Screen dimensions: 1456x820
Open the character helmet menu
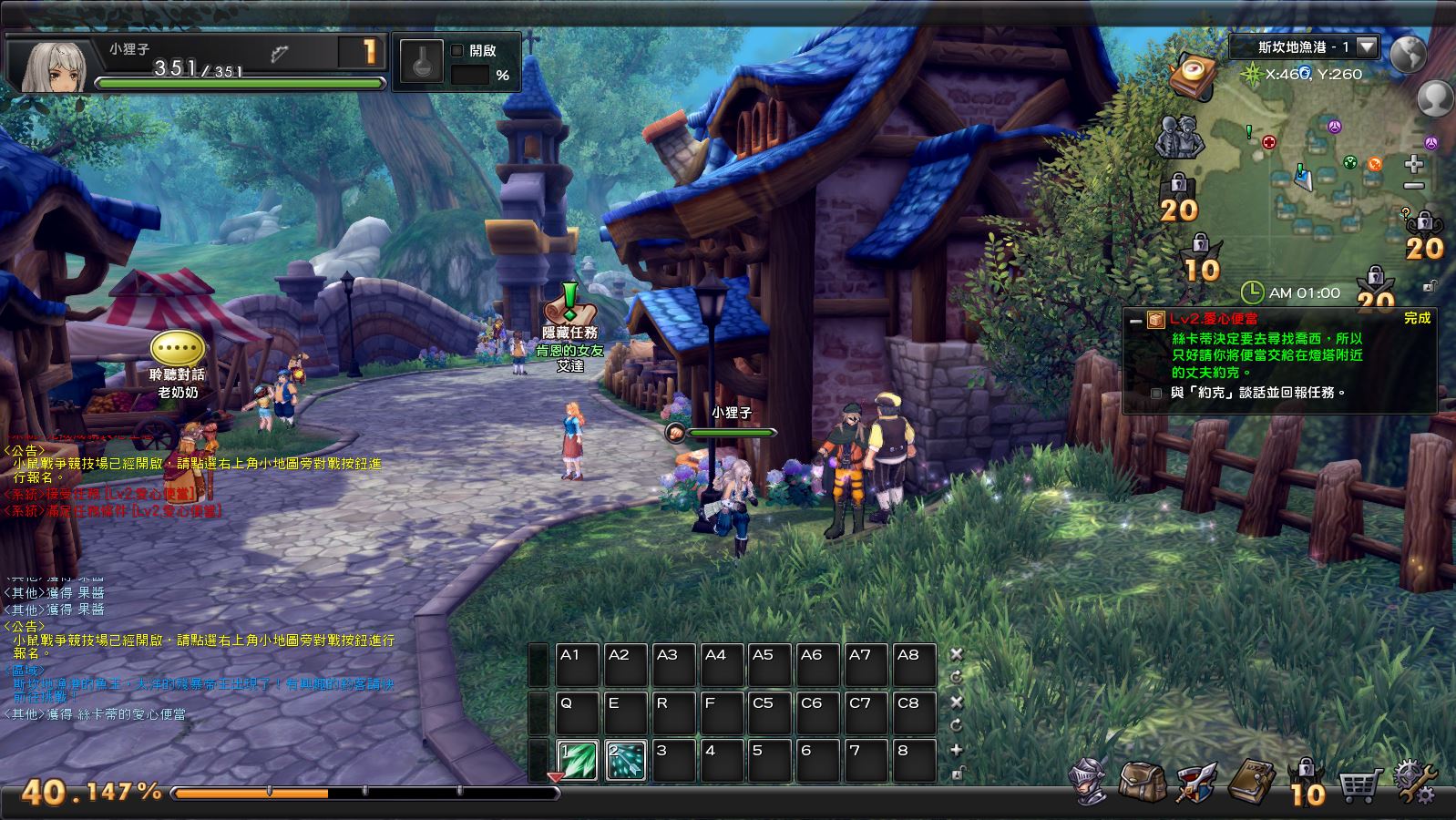1090,782
